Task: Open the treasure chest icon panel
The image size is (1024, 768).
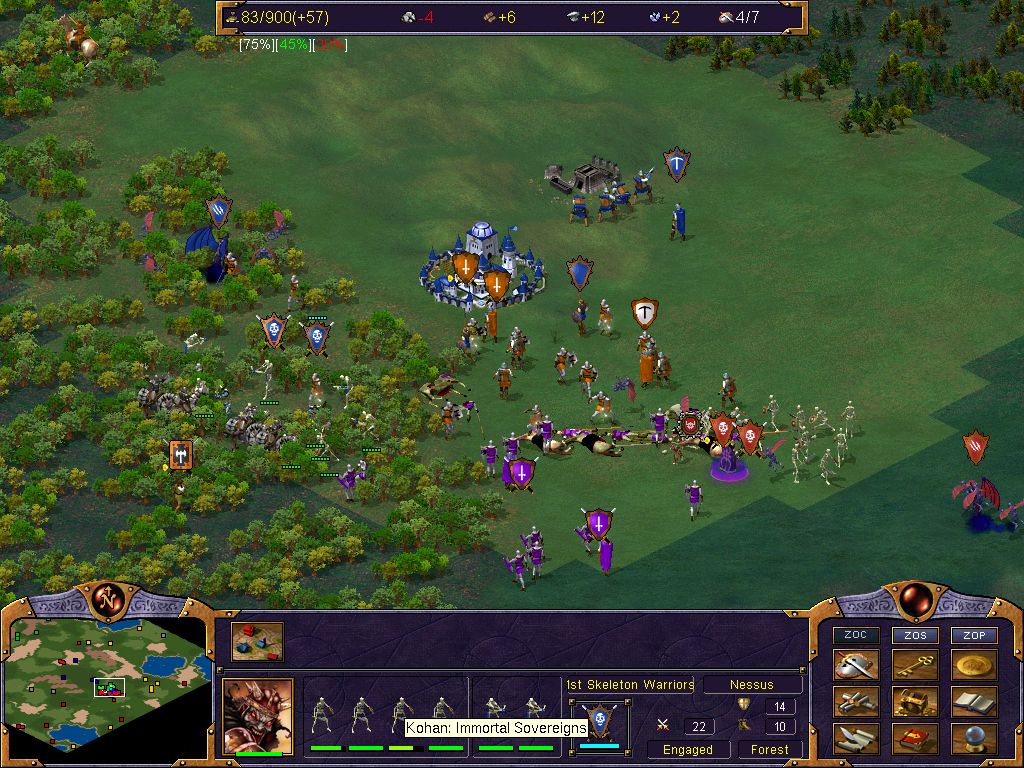Action: click(915, 702)
